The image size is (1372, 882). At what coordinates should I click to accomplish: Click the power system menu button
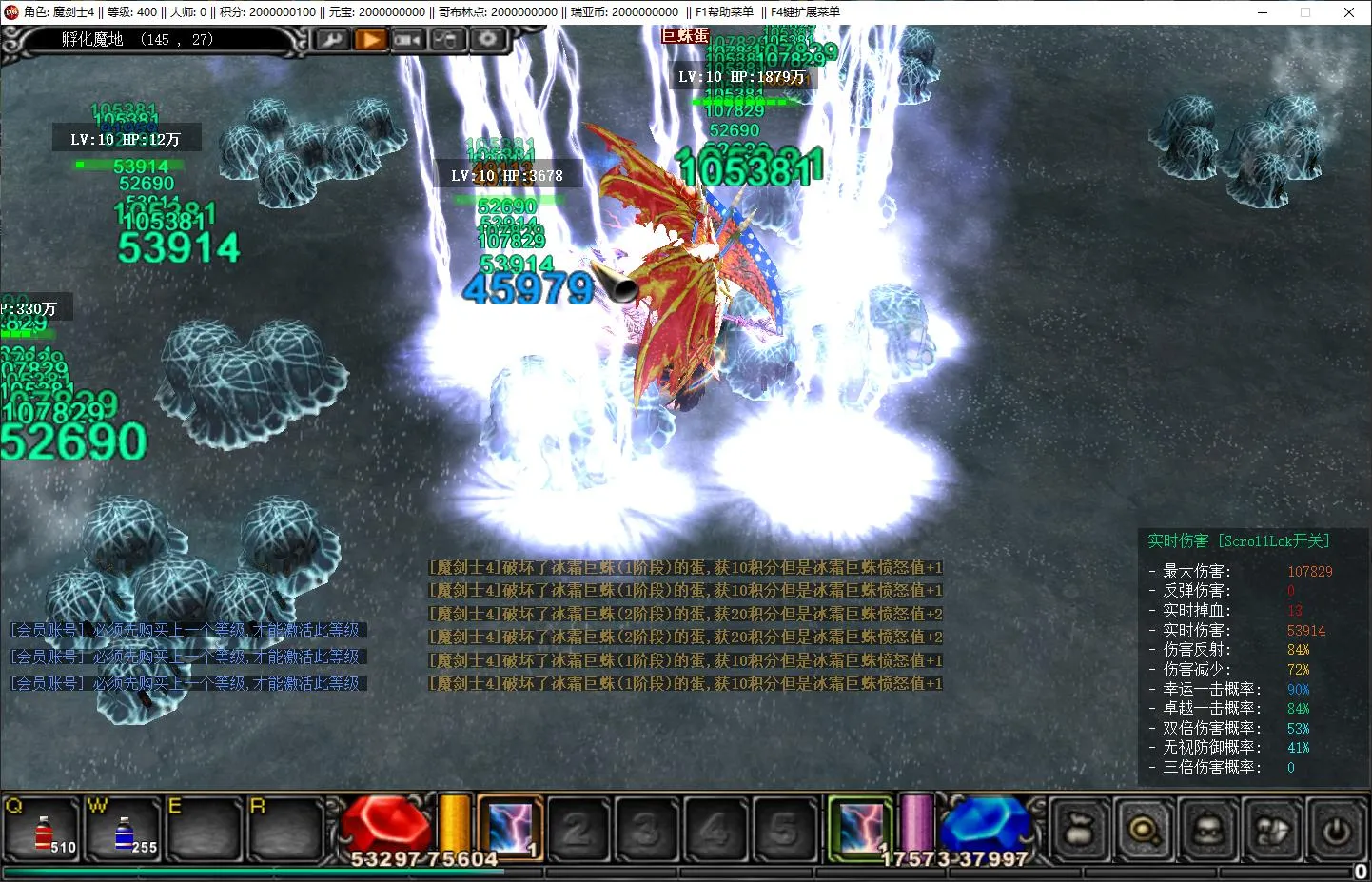pos(1336,831)
